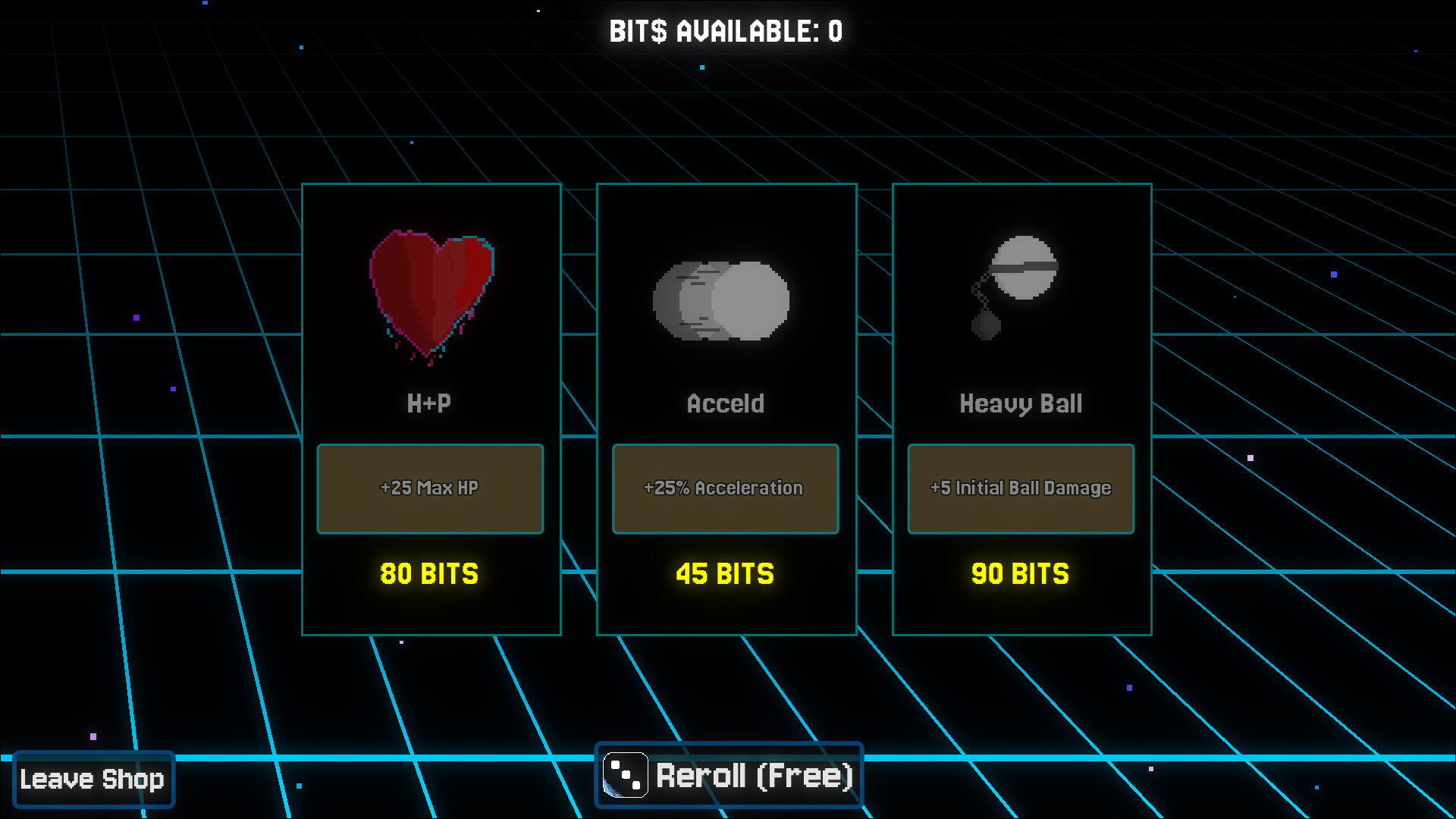Click the +25 Max HP description box

429,488
